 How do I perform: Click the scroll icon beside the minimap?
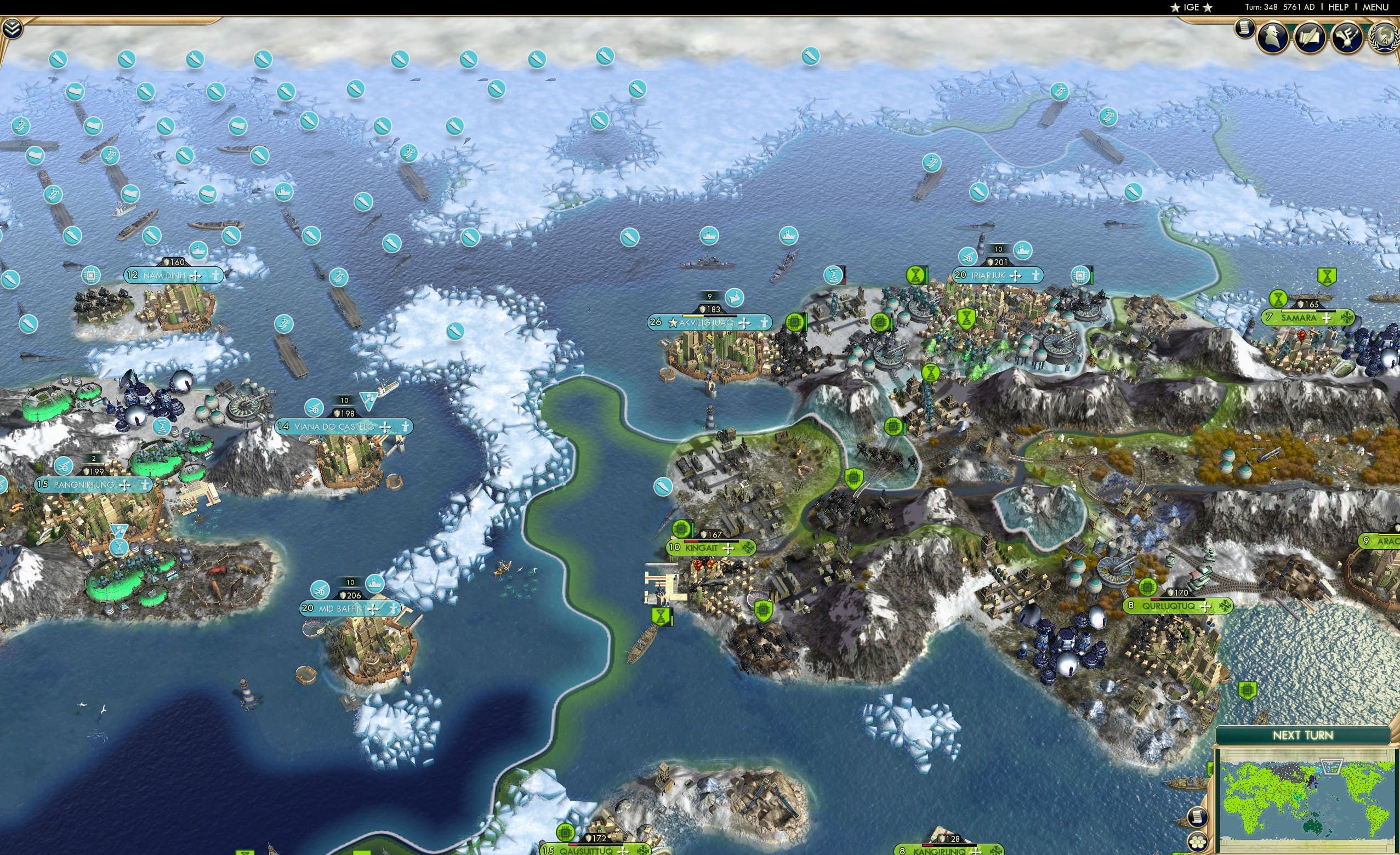(x=1198, y=818)
